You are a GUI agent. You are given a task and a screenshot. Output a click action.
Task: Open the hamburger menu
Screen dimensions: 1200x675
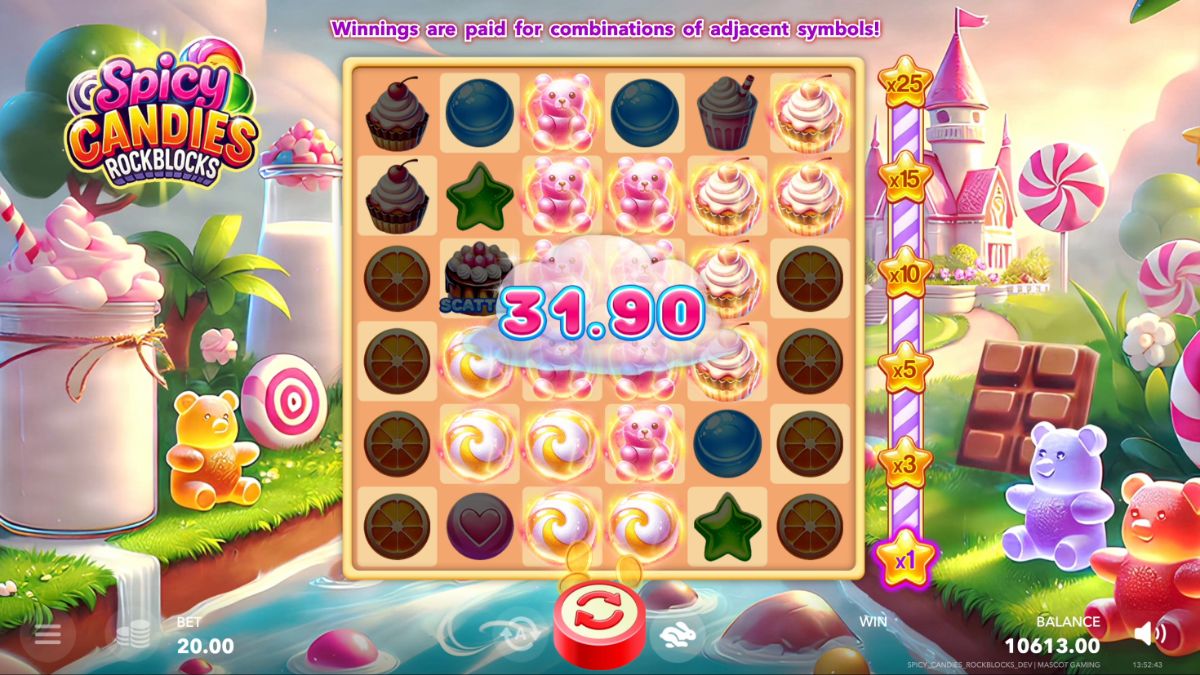pyautogui.click(x=48, y=635)
